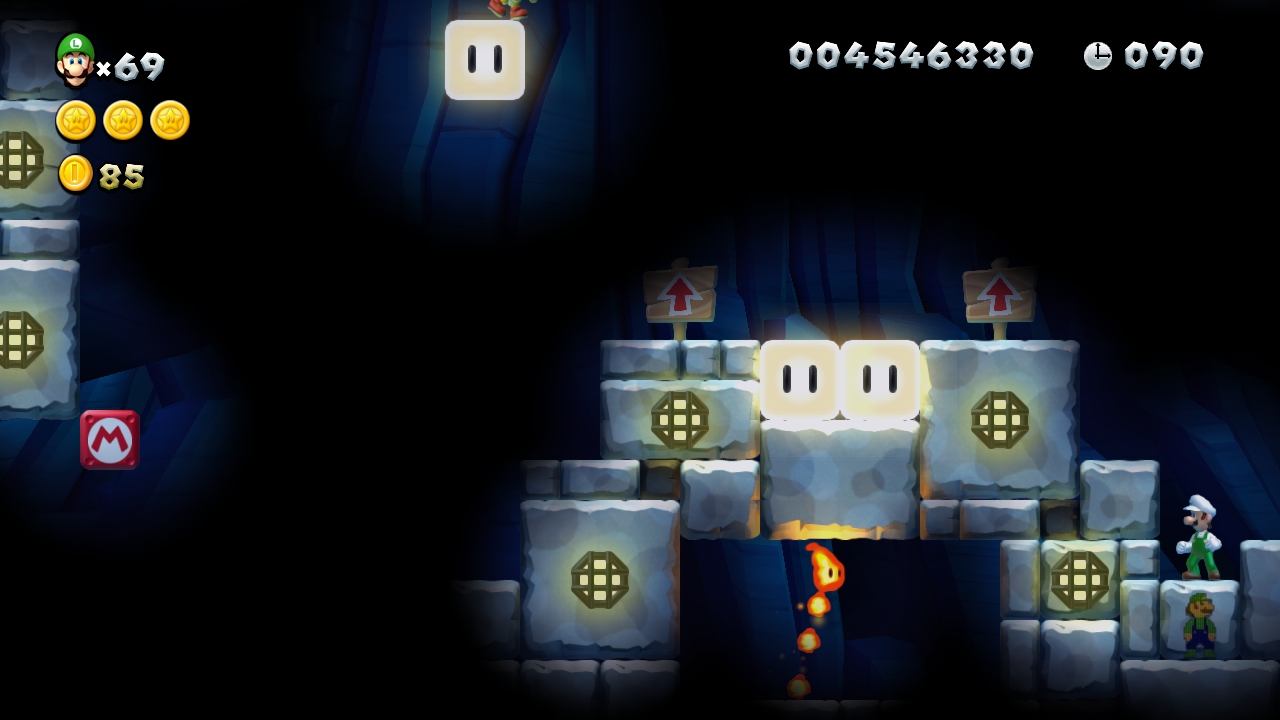The width and height of the screenshot is (1280, 720).
Task: Hit the left glowing block of the center pair
Action: click(800, 378)
